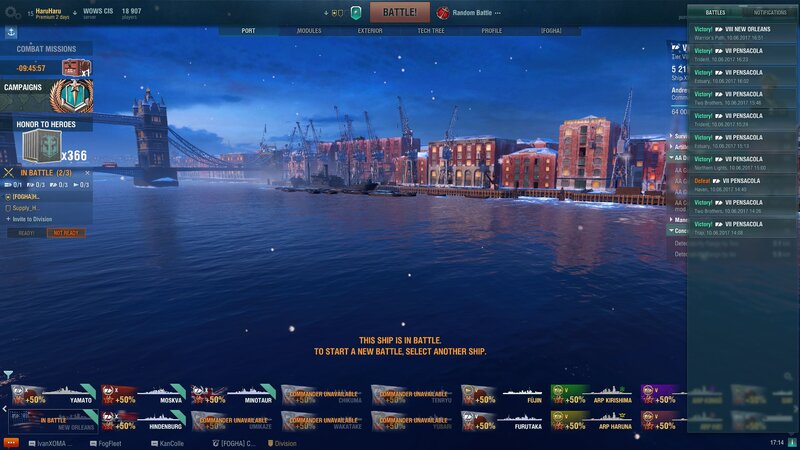Select the Minotaur ship card
Screen dimensions: 800x450
pyautogui.click(x=233, y=395)
